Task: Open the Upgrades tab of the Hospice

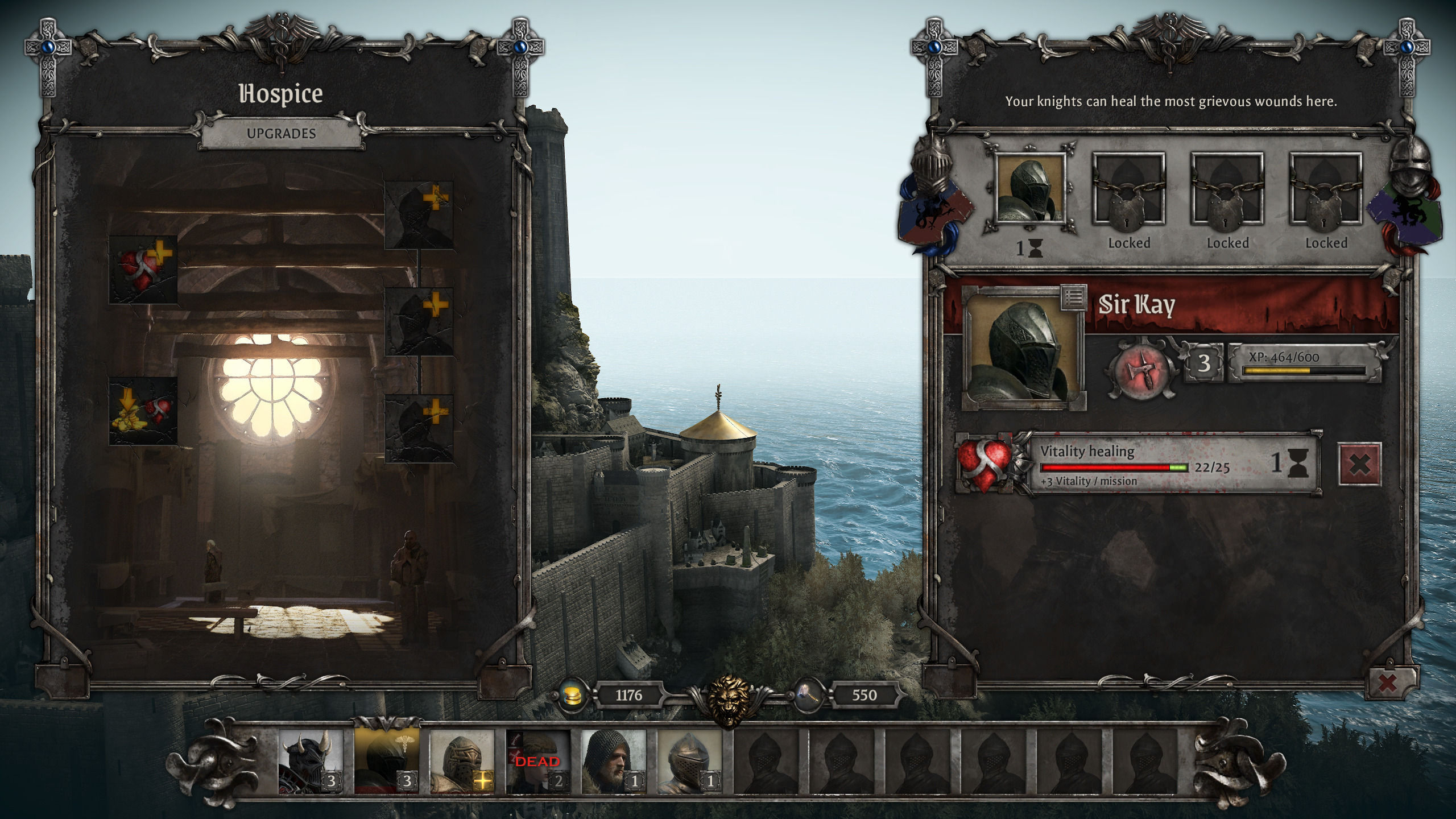Action: (x=281, y=134)
